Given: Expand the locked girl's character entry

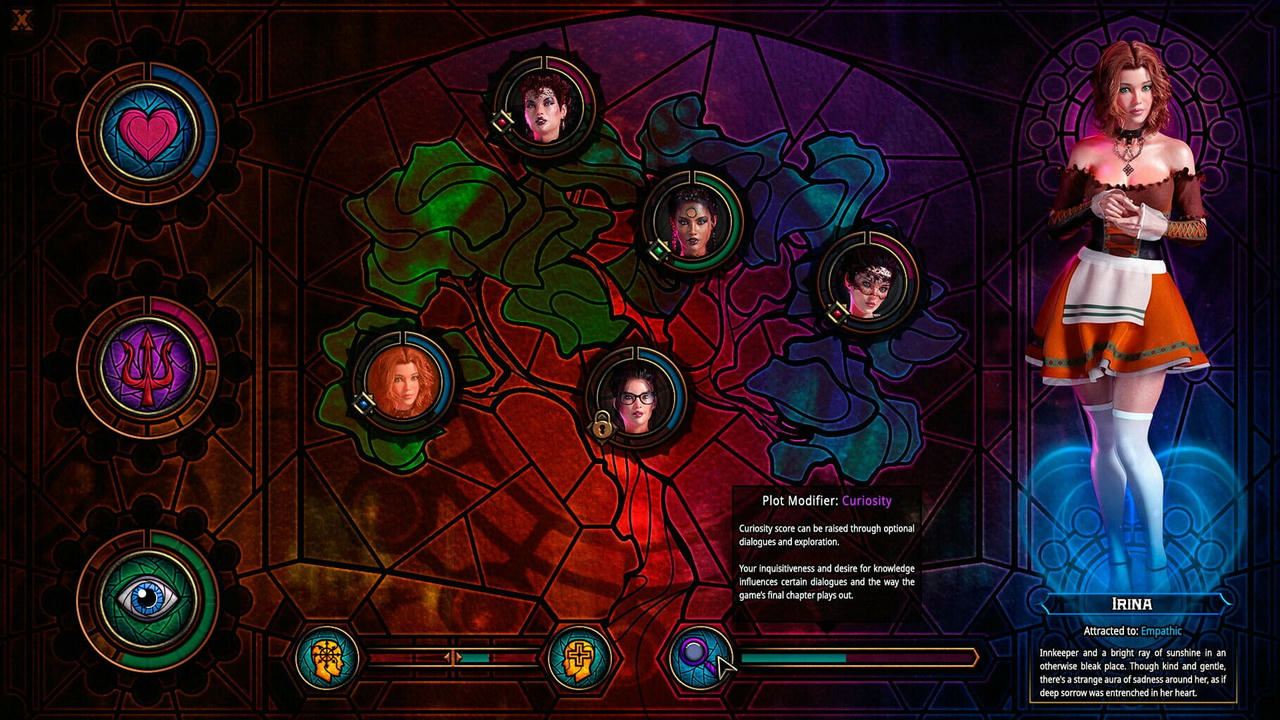Looking at the screenshot, I should point(640,395).
